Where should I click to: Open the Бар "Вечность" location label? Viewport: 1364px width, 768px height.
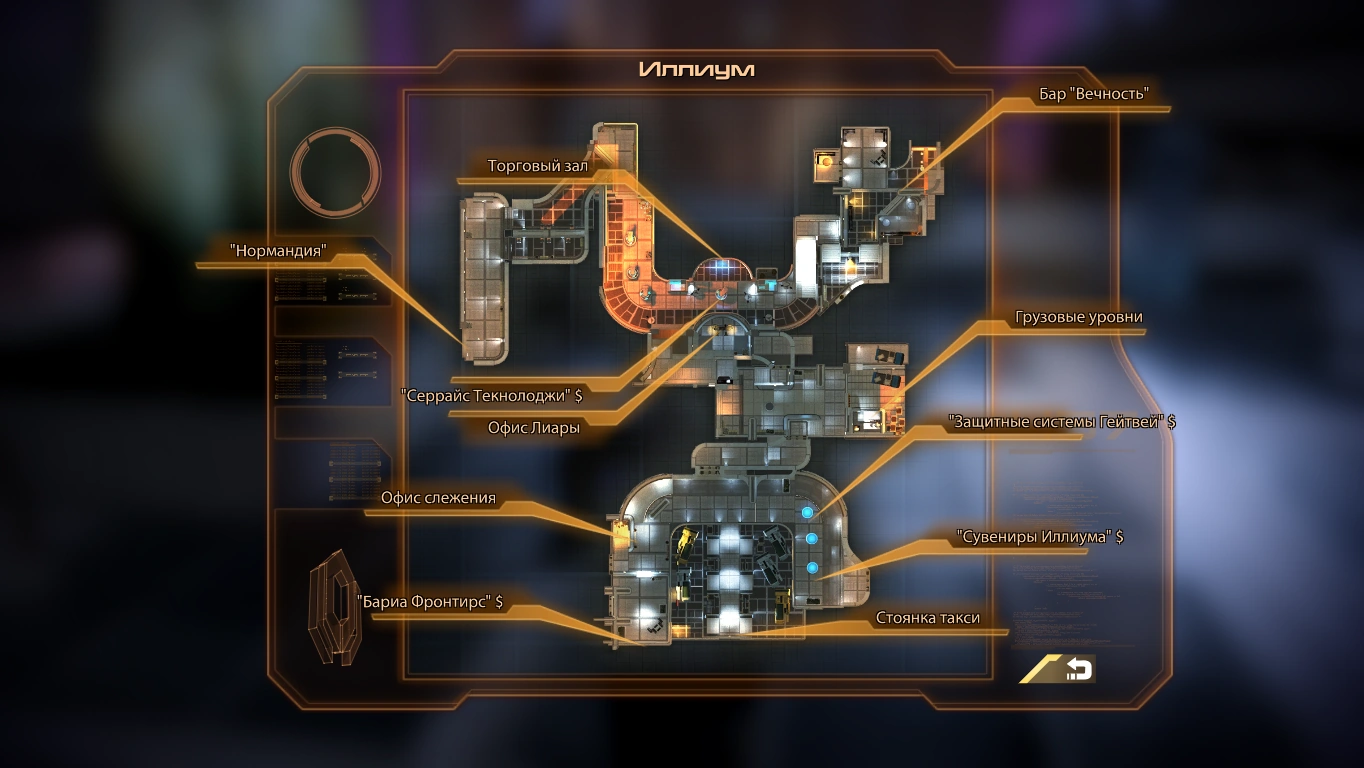(x=1094, y=92)
